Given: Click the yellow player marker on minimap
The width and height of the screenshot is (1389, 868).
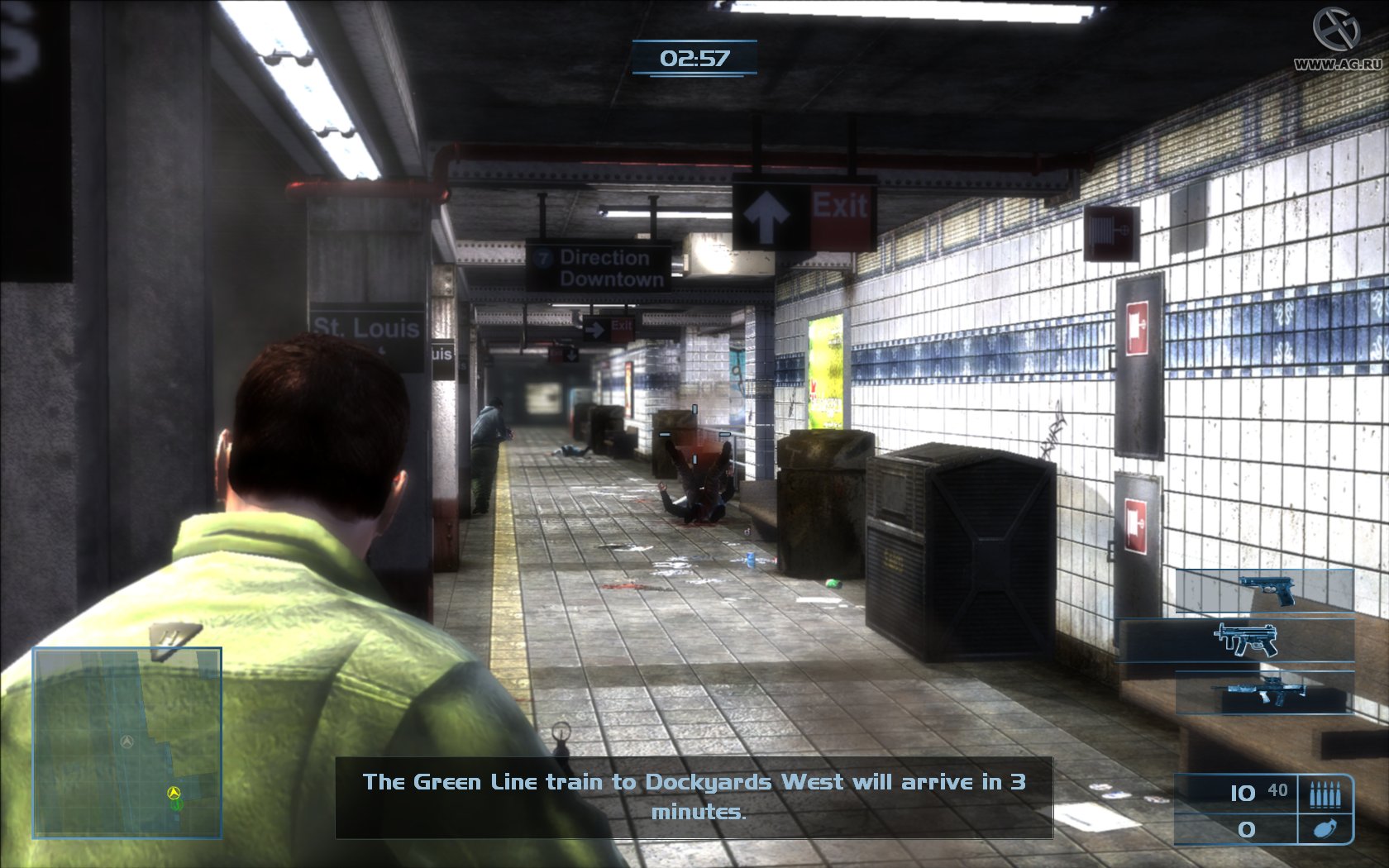Looking at the screenshot, I should click(x=174, y=794).
